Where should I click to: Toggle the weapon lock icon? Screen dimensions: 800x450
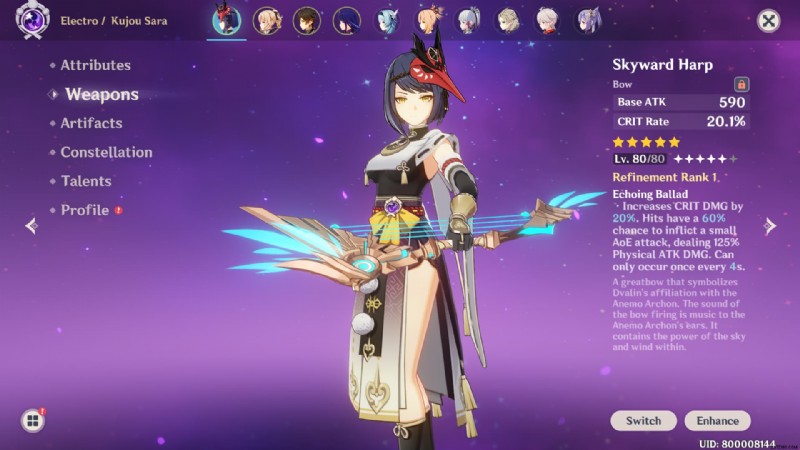(741, 85)
